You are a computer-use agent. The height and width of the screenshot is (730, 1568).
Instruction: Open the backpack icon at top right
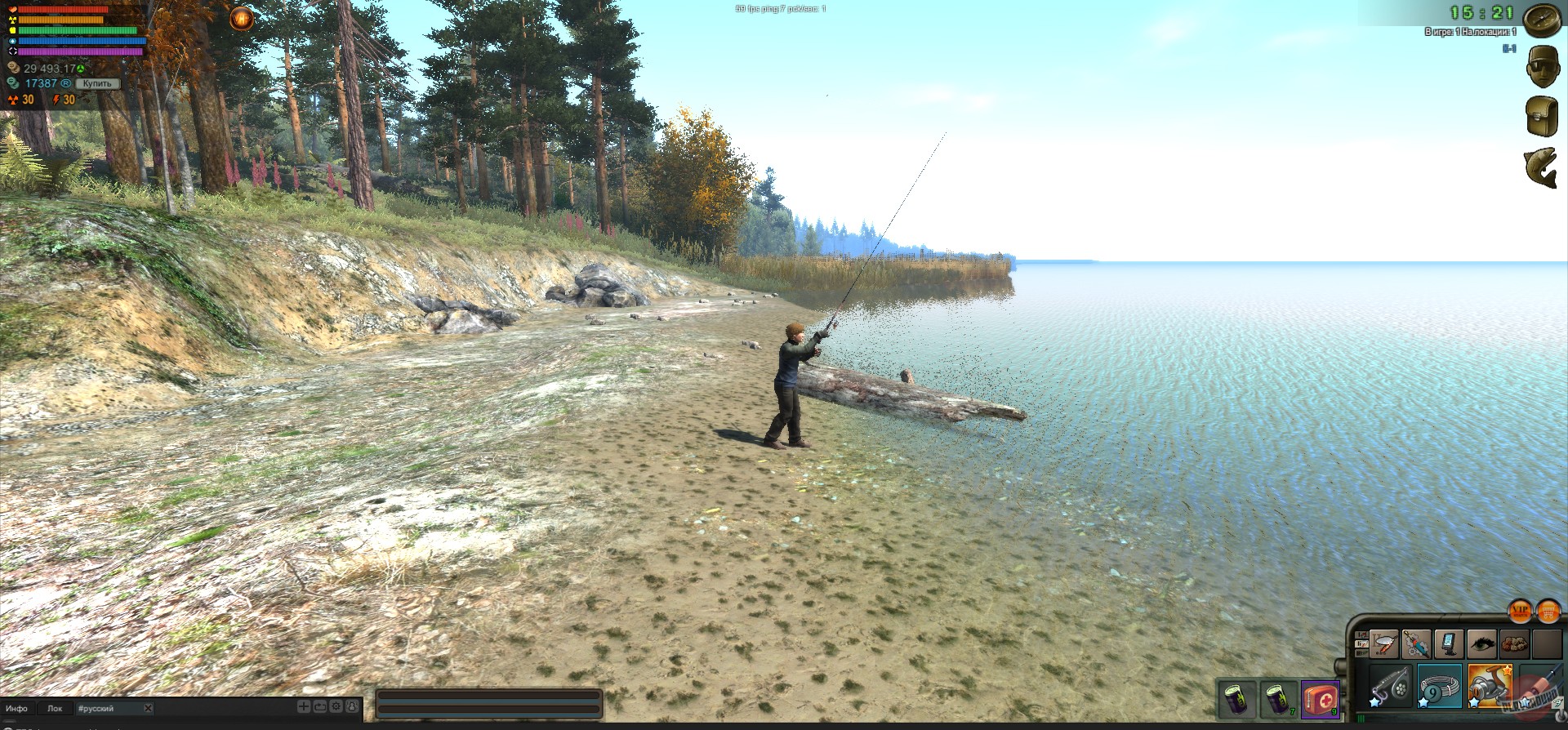tap(1543, 114)
